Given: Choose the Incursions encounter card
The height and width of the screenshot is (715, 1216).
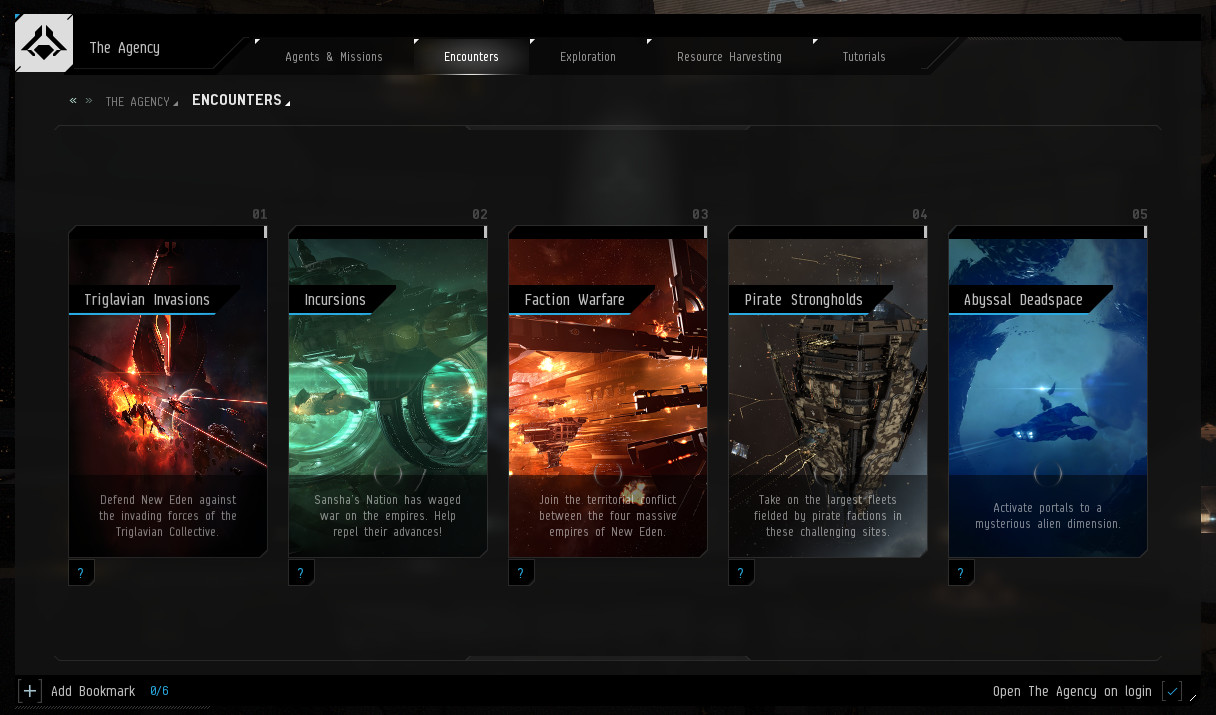Looking at the screenshot, I should pyautogui.click(x=388, y=390).
